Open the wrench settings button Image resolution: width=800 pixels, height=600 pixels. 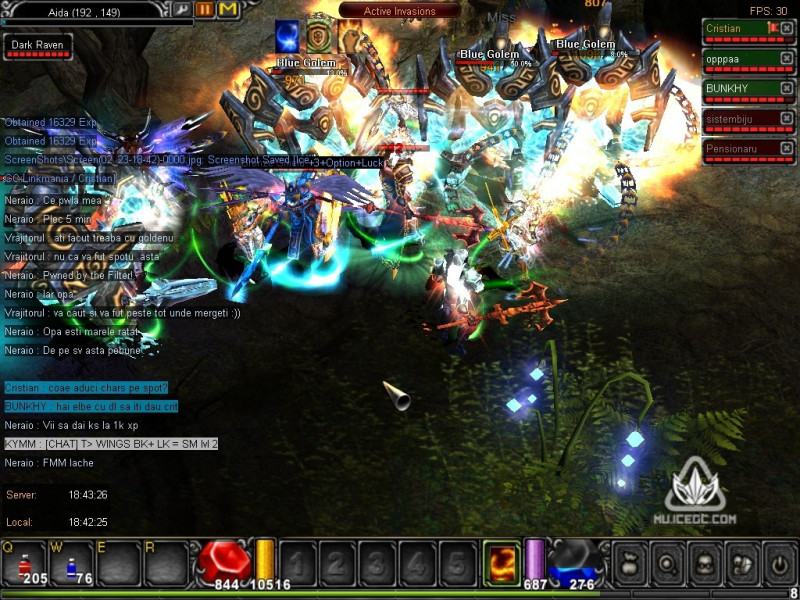(182, 9)
